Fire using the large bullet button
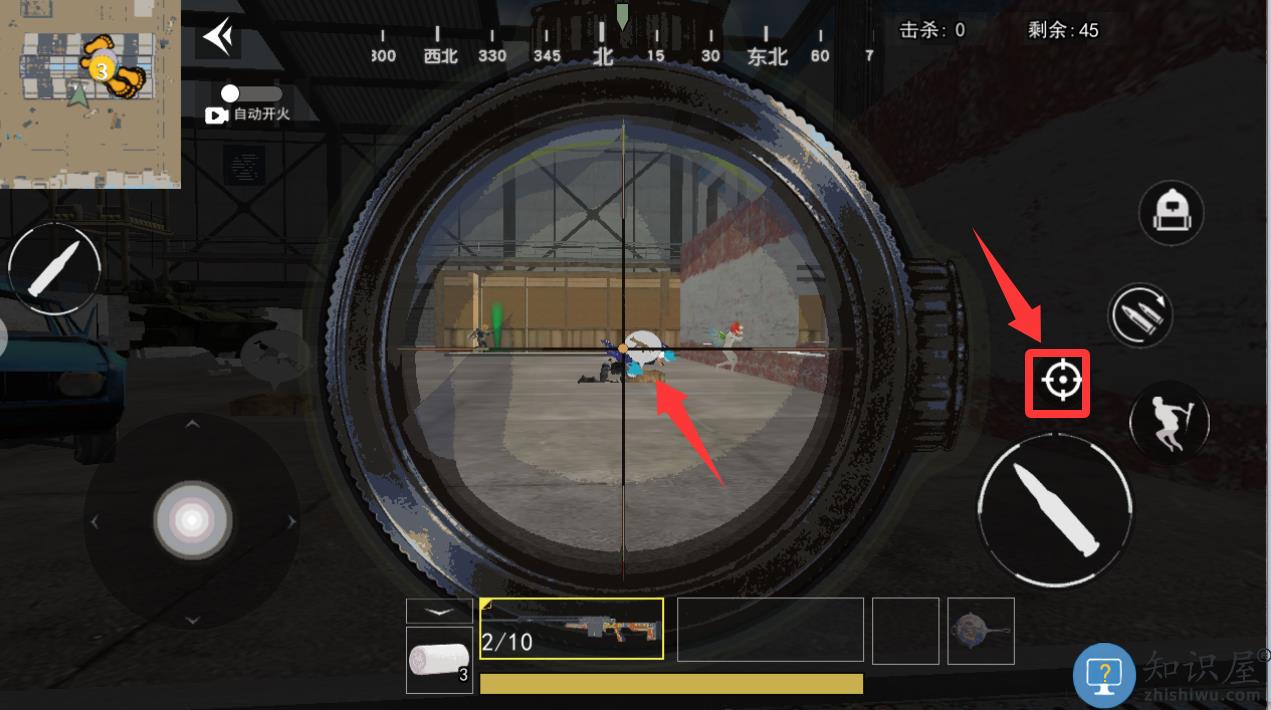Screen dimensions: 1271x710 coord(1055,510)
